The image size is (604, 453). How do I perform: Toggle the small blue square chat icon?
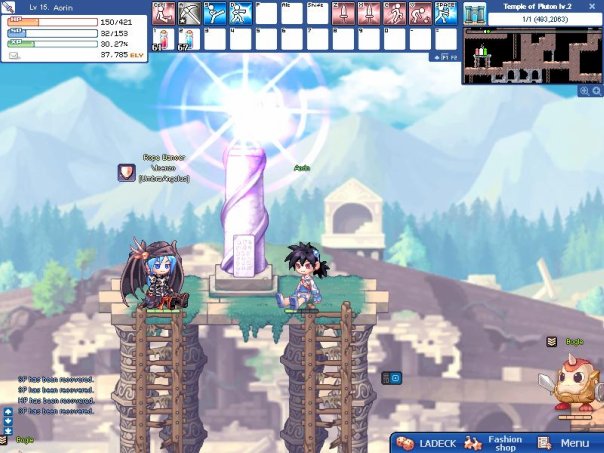395,378
